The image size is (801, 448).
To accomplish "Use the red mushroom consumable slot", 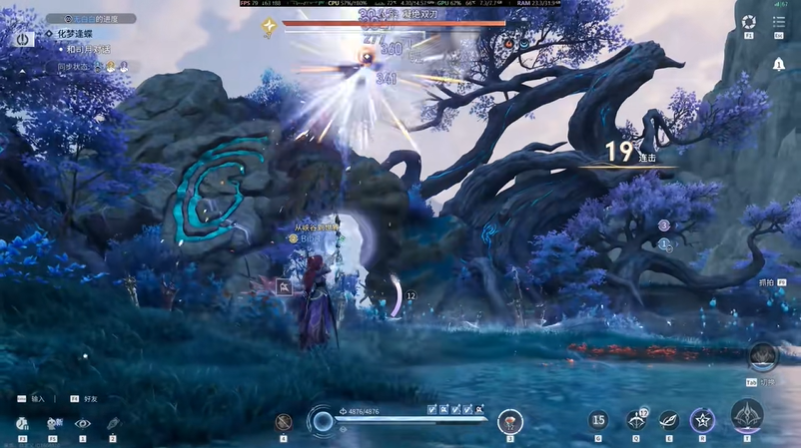I will [510, 421].
